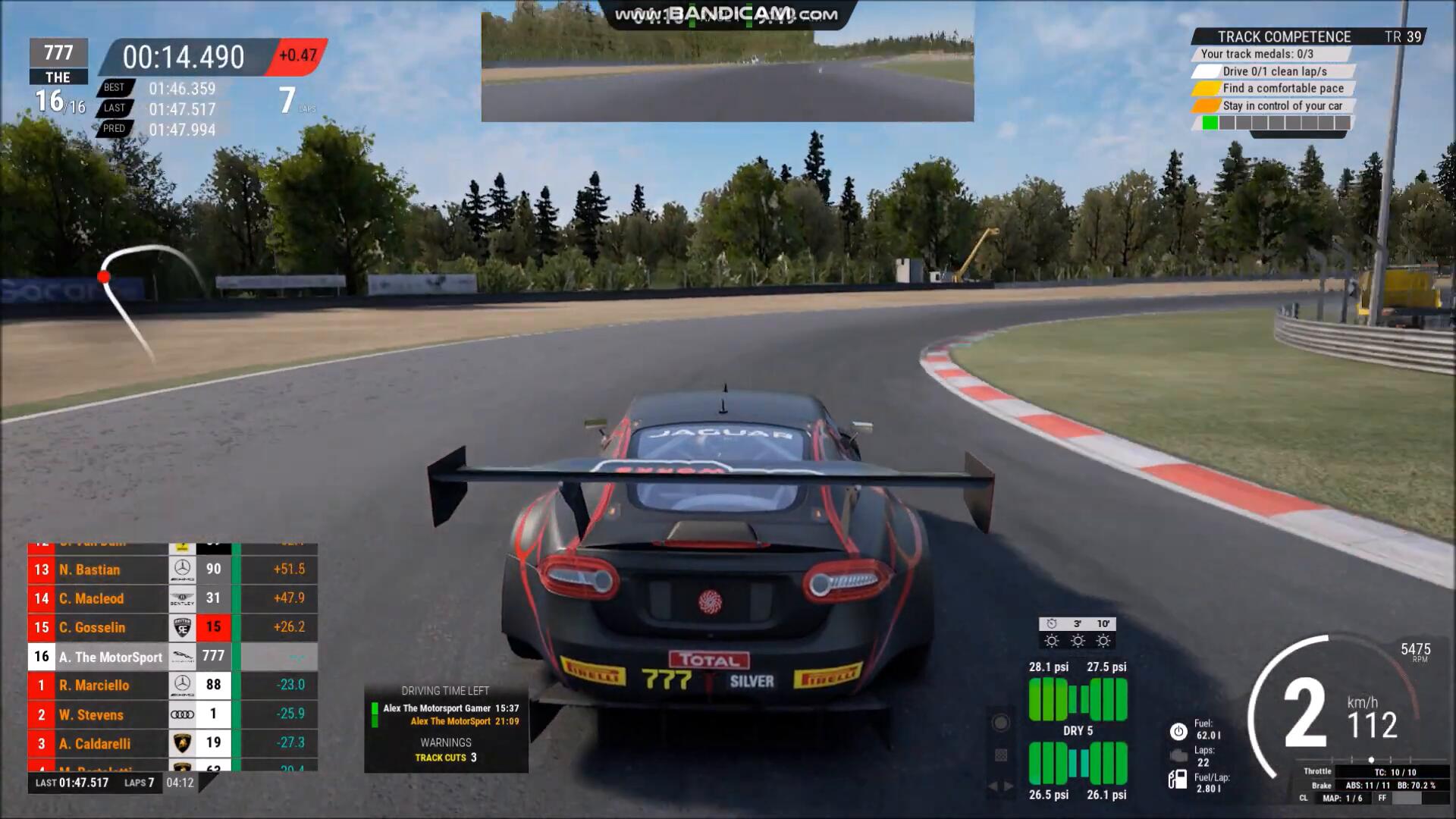Select the "Drive 0/1 clean lap/s" objective
Screen dimensions: 1456x819
[1274, 71]
